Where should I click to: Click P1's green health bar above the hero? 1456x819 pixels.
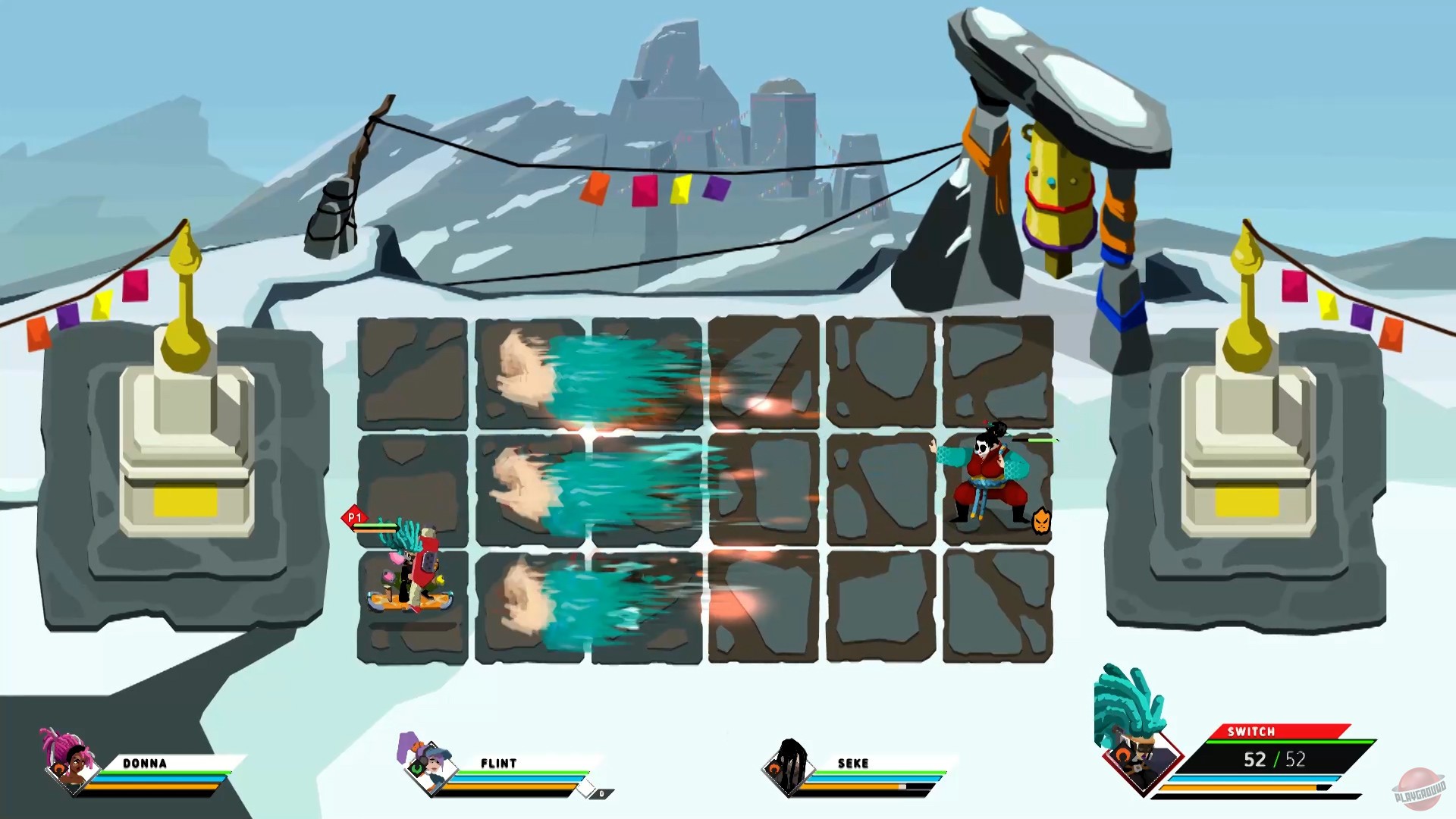pyautogui.click(x=375, y=526)
